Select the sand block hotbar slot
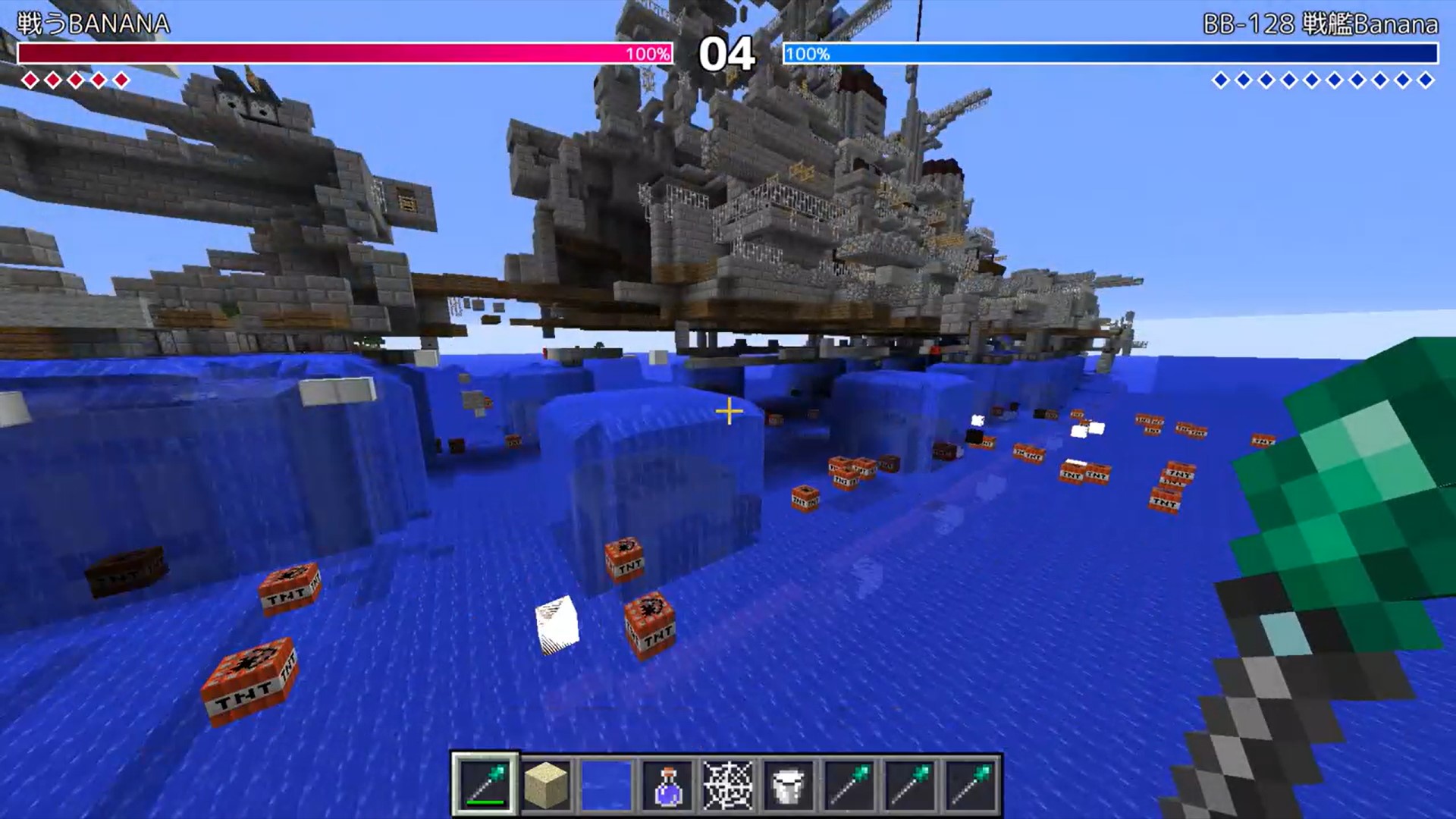 546,785
